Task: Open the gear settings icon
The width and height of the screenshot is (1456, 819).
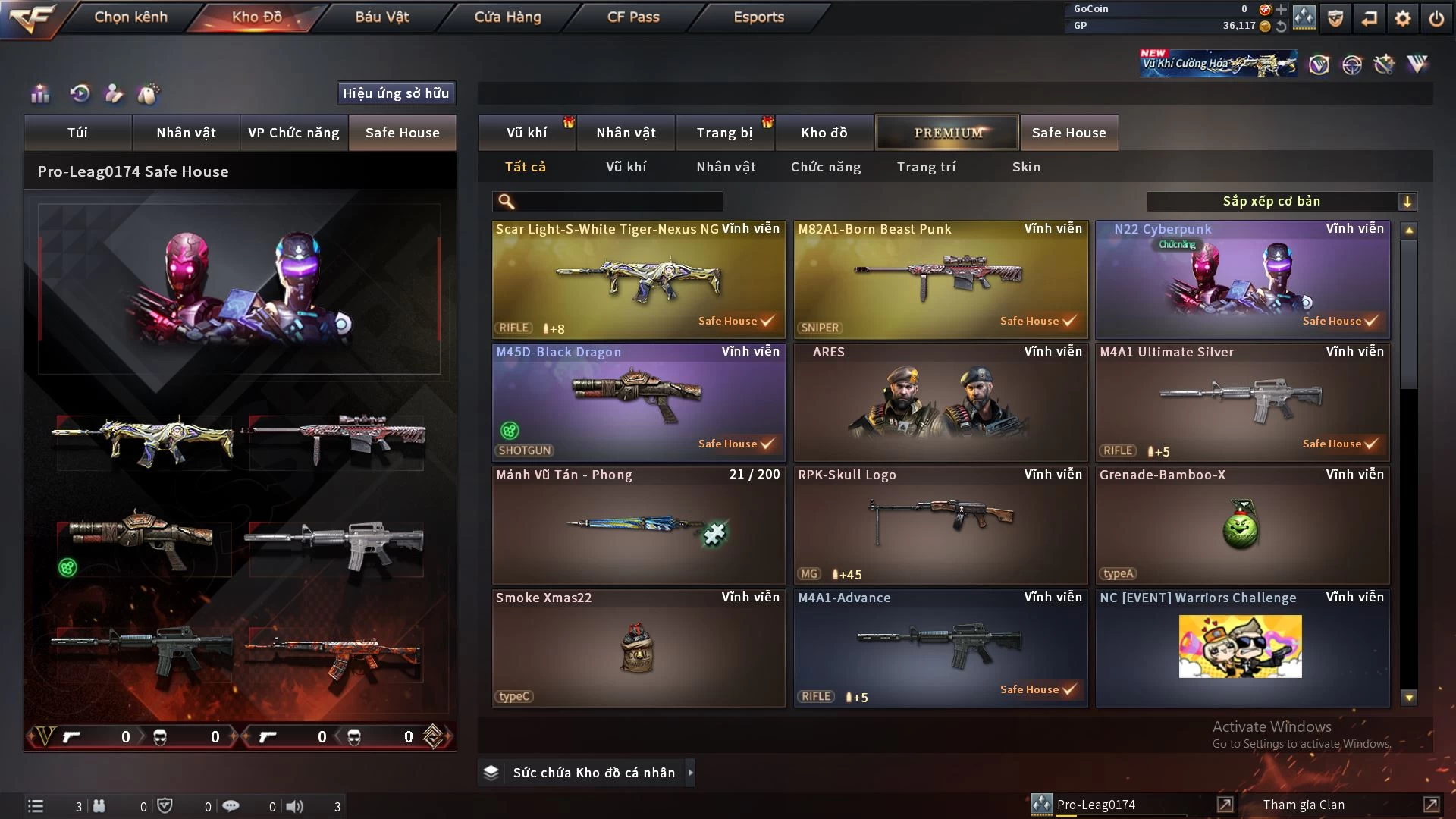Action: 1403,18
